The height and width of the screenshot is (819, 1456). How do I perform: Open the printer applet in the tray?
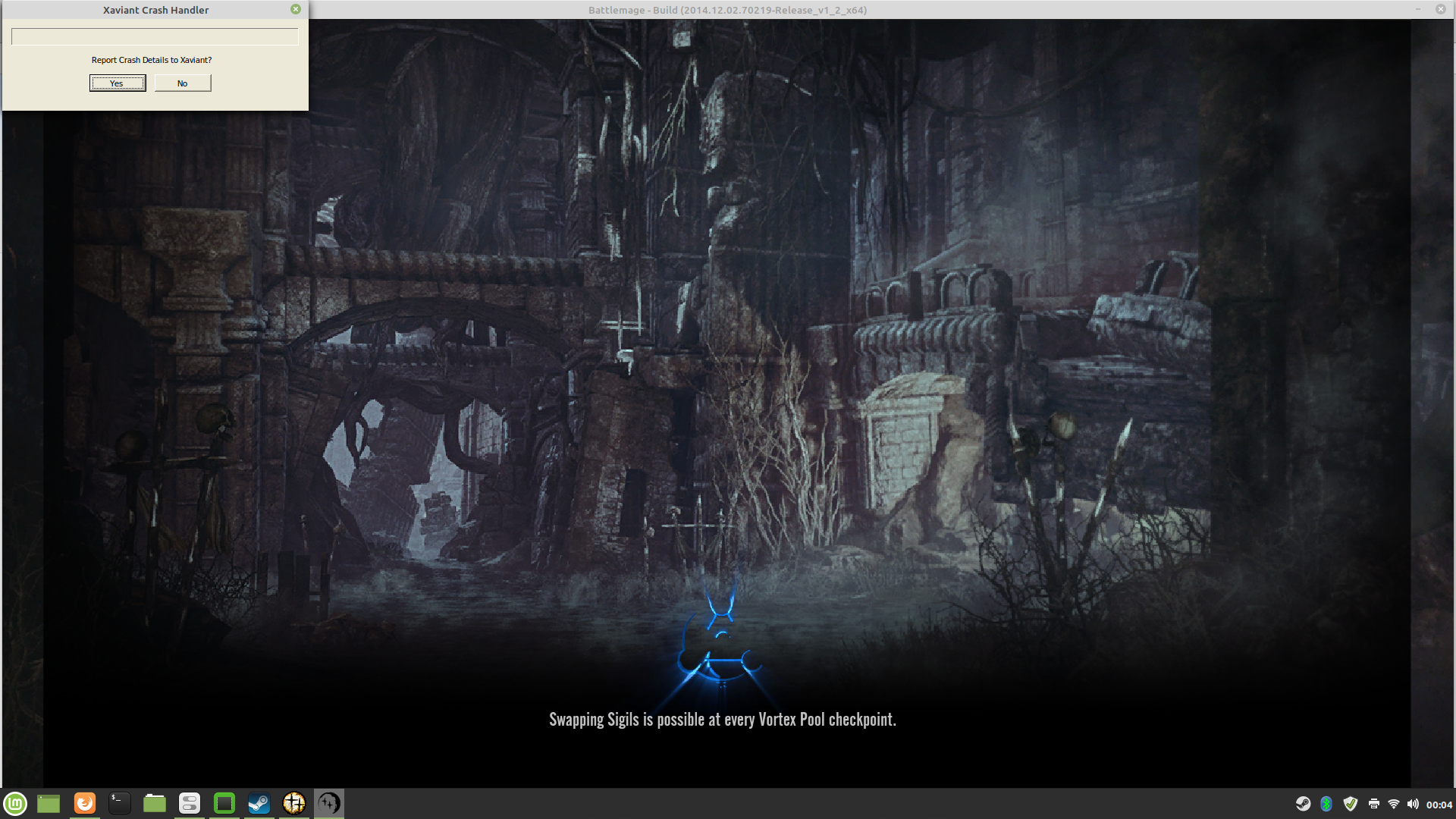[x=1374, y=803]
